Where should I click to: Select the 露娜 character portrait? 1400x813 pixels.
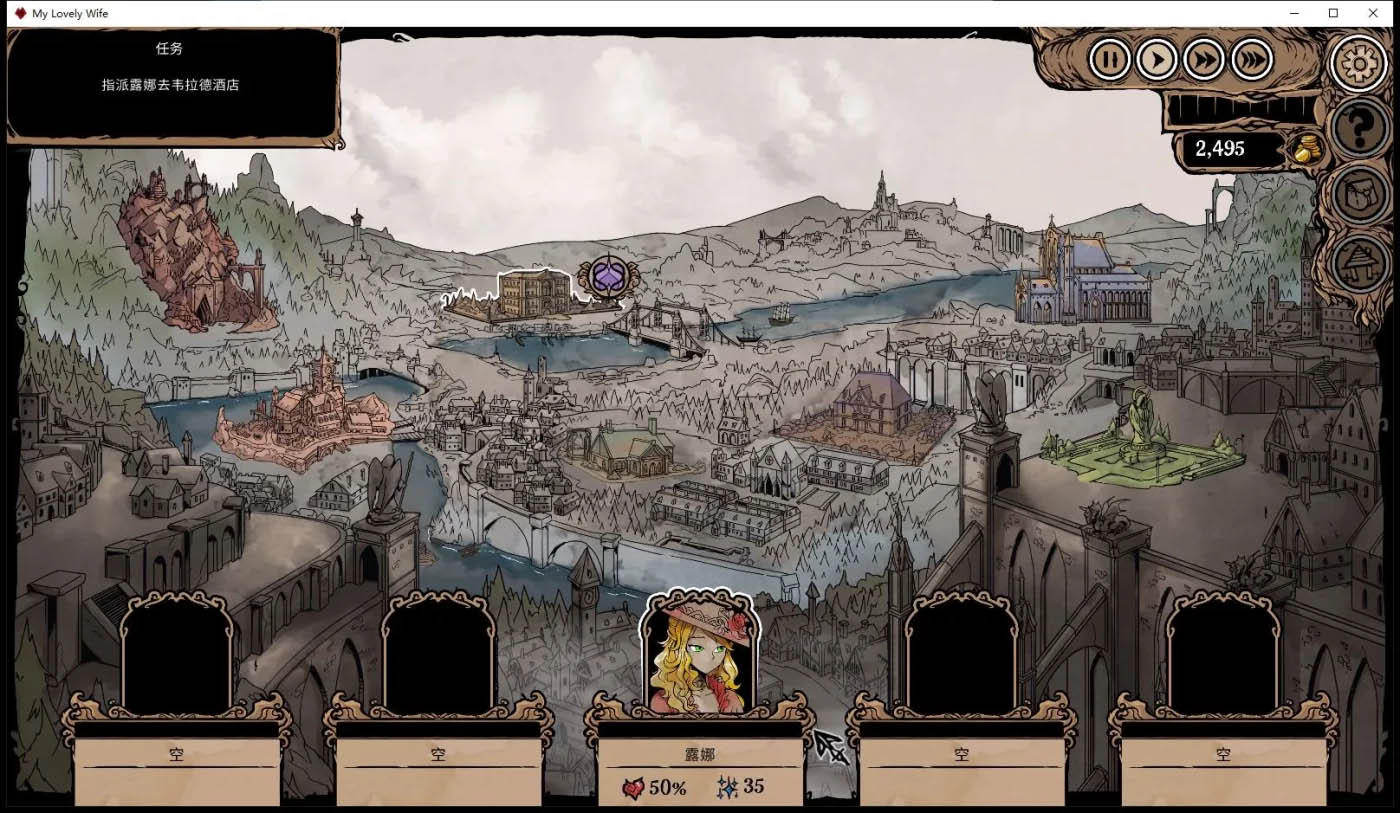699,654
